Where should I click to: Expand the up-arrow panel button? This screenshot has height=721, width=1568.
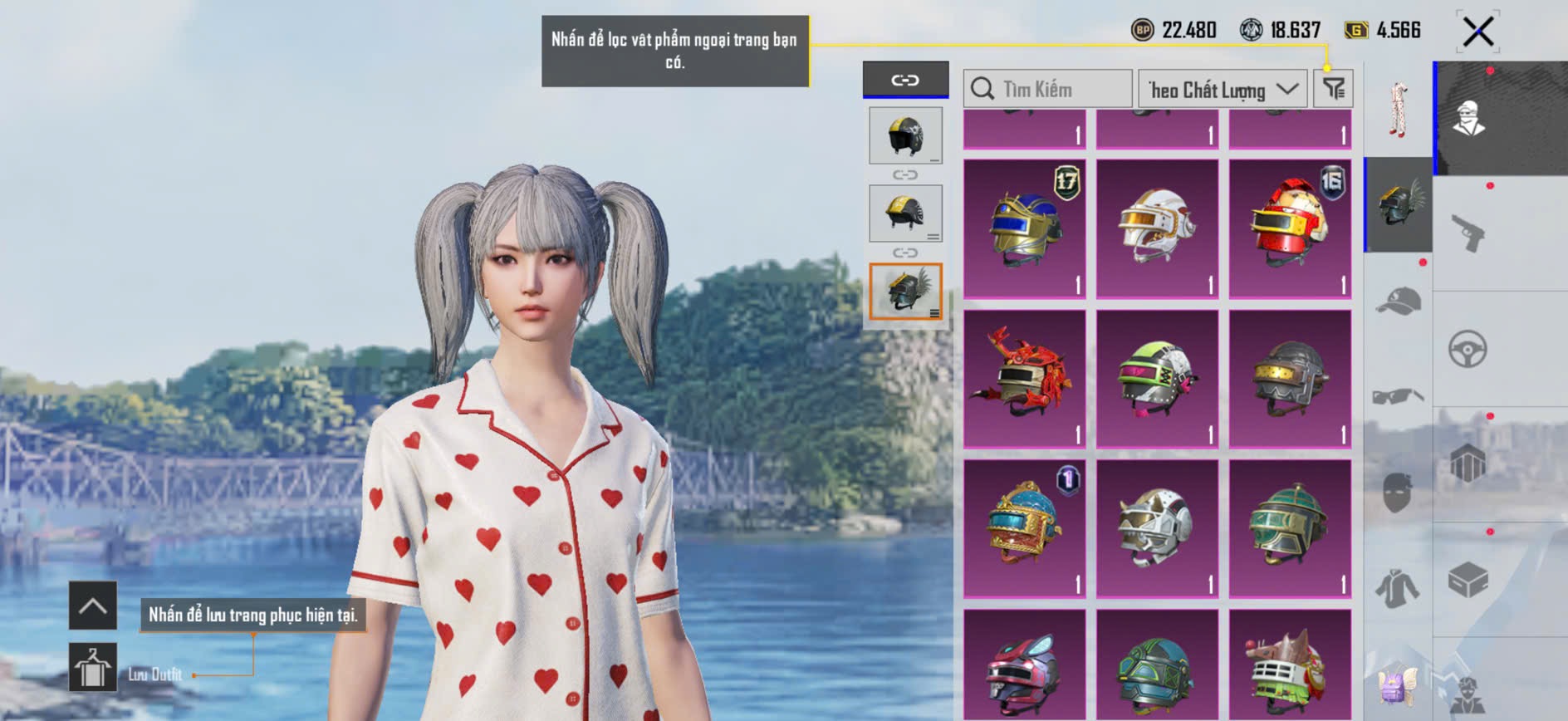click(x=92, y=606)
